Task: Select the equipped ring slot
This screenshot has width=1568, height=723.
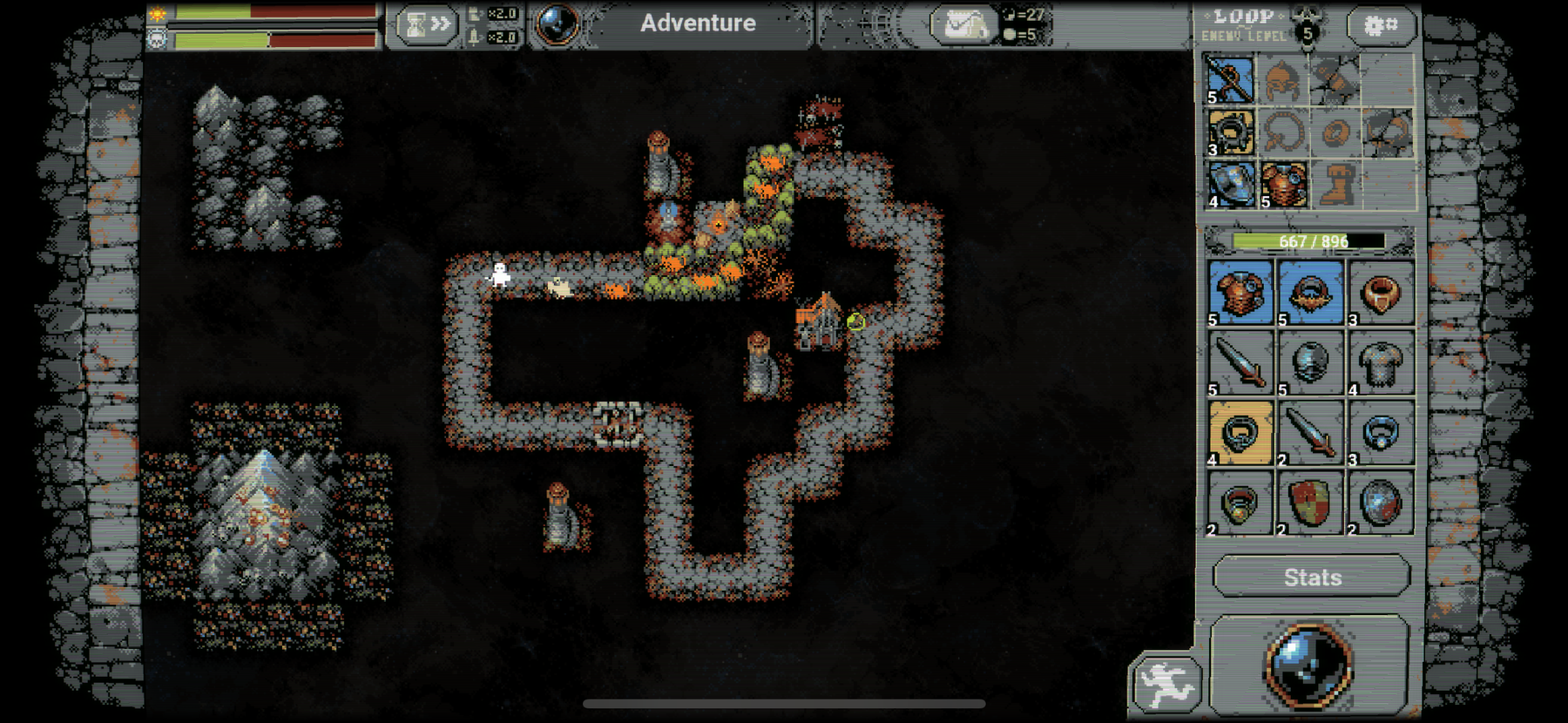Action: pos(1230,139)
